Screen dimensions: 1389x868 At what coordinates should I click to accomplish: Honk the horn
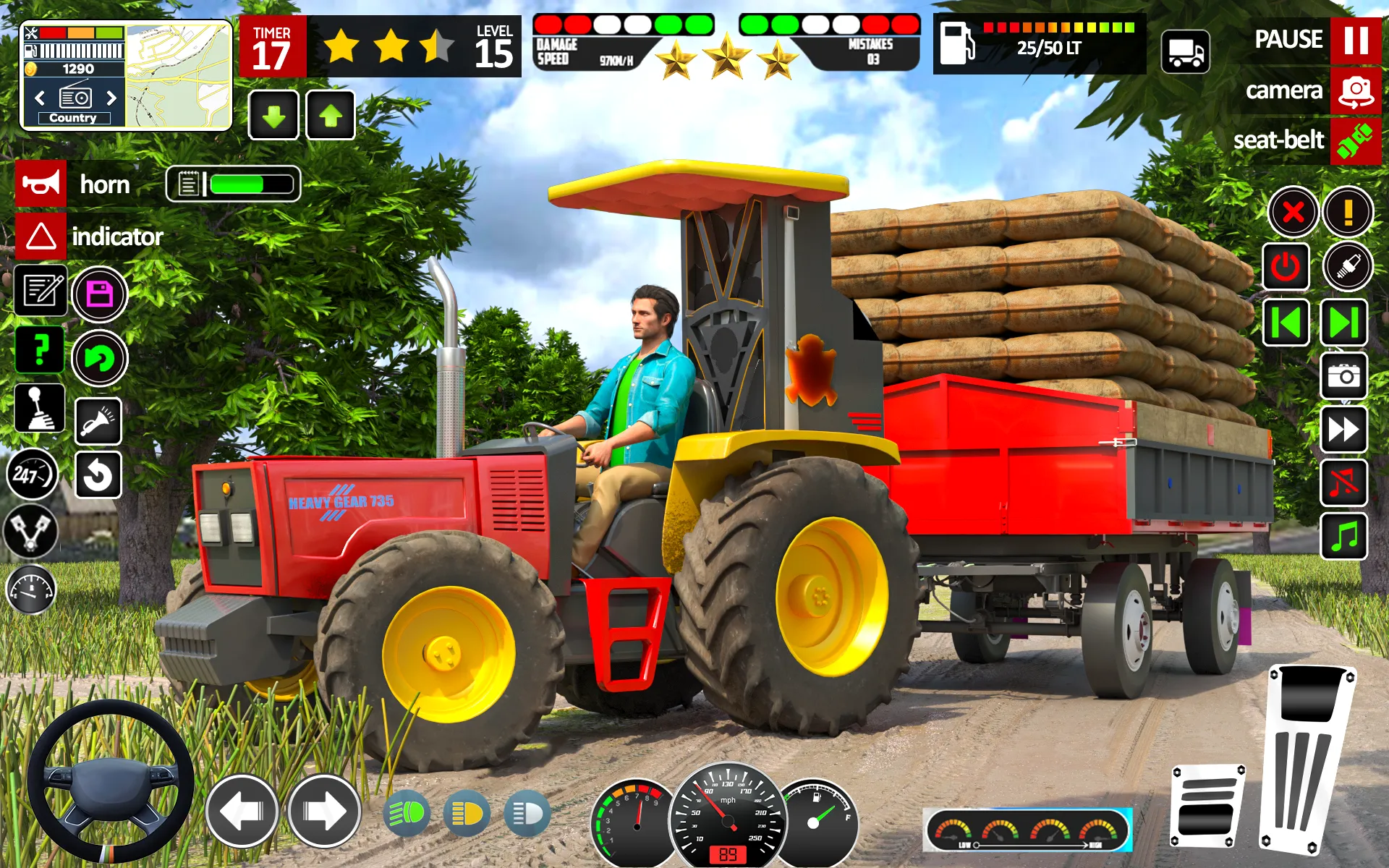click(40, 184)
